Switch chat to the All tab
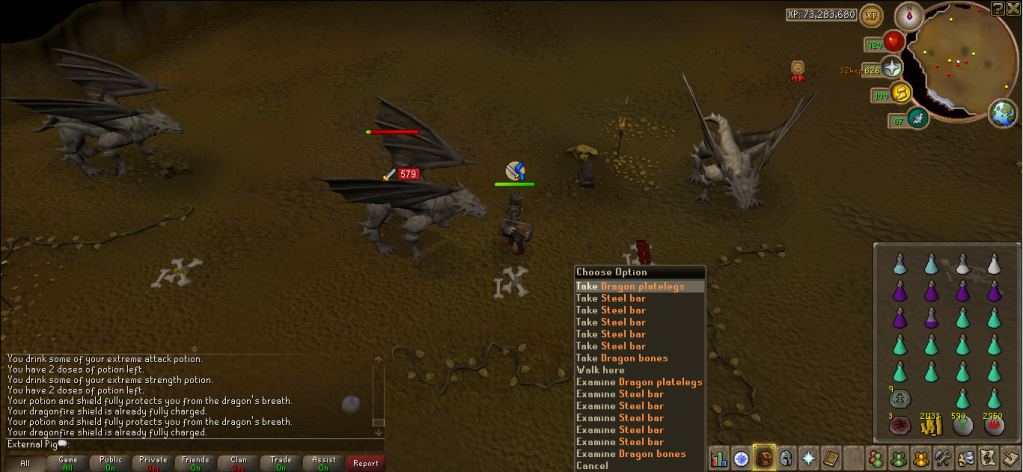This screenshot has height=472, width=1023. (x=24, y=463)
